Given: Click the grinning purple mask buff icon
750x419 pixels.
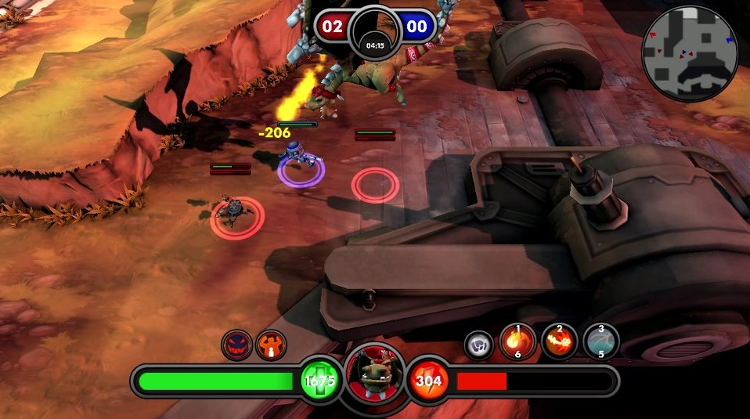Looking at the screenshot, I should click(x=236, y=345).
